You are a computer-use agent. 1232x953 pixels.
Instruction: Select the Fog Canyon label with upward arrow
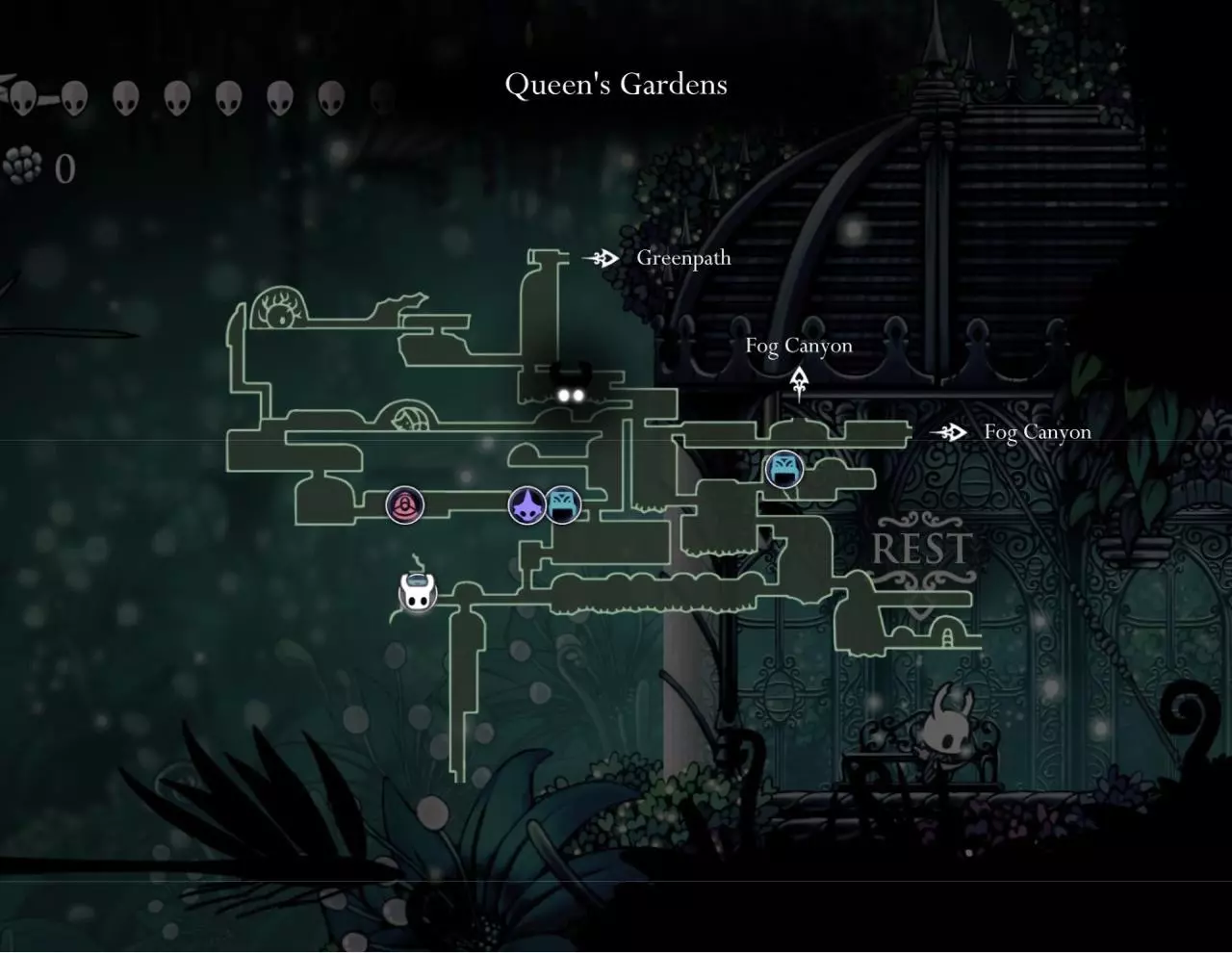799,346
